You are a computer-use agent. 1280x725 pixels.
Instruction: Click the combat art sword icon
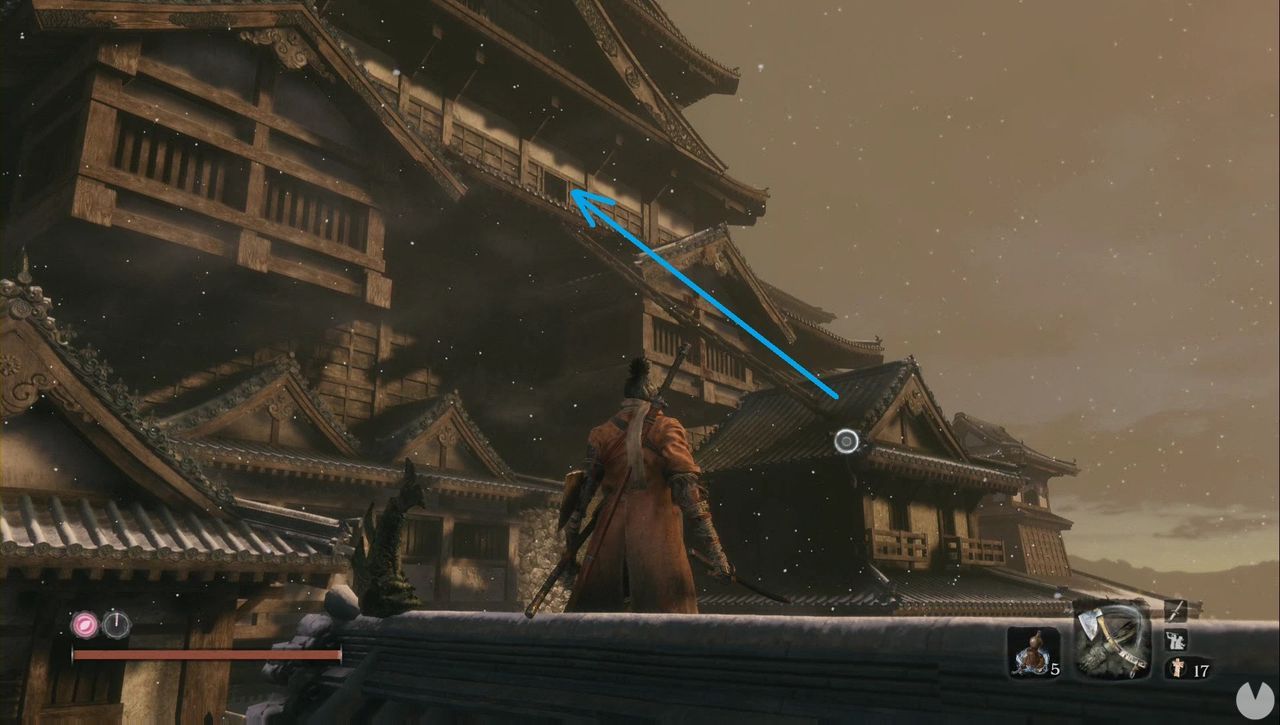[1175, 610]
